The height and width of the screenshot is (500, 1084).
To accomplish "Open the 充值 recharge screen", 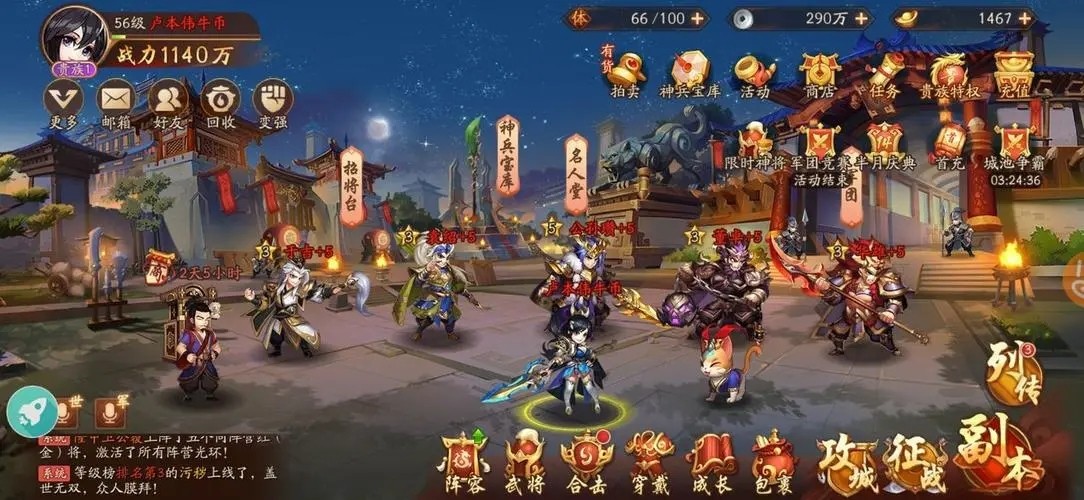I will 1013,72.
